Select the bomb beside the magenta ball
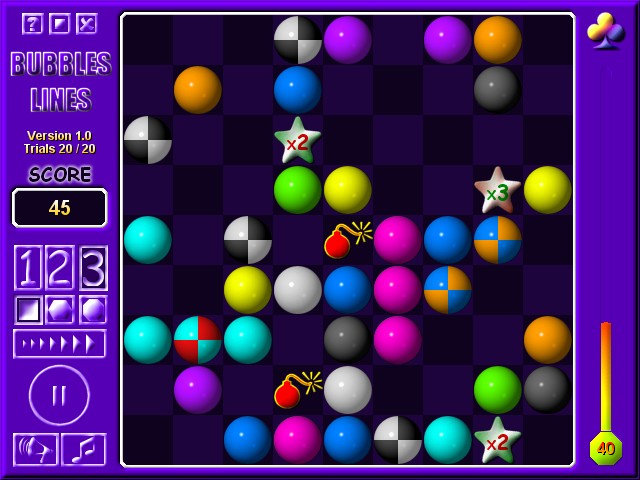This screenshot has height=480, width=640. tap(345, 240)
